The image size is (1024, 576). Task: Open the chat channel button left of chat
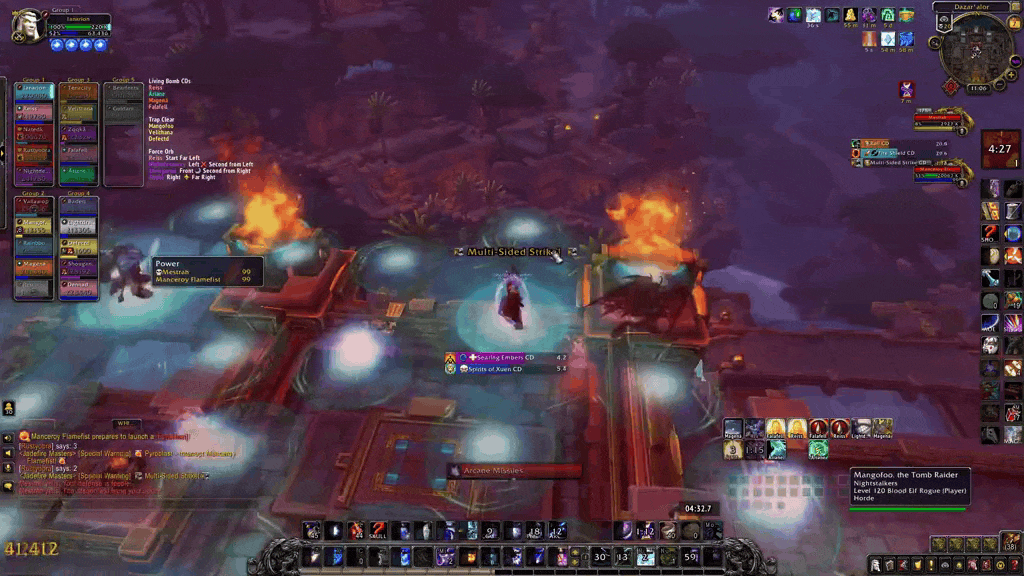[8, 437]
